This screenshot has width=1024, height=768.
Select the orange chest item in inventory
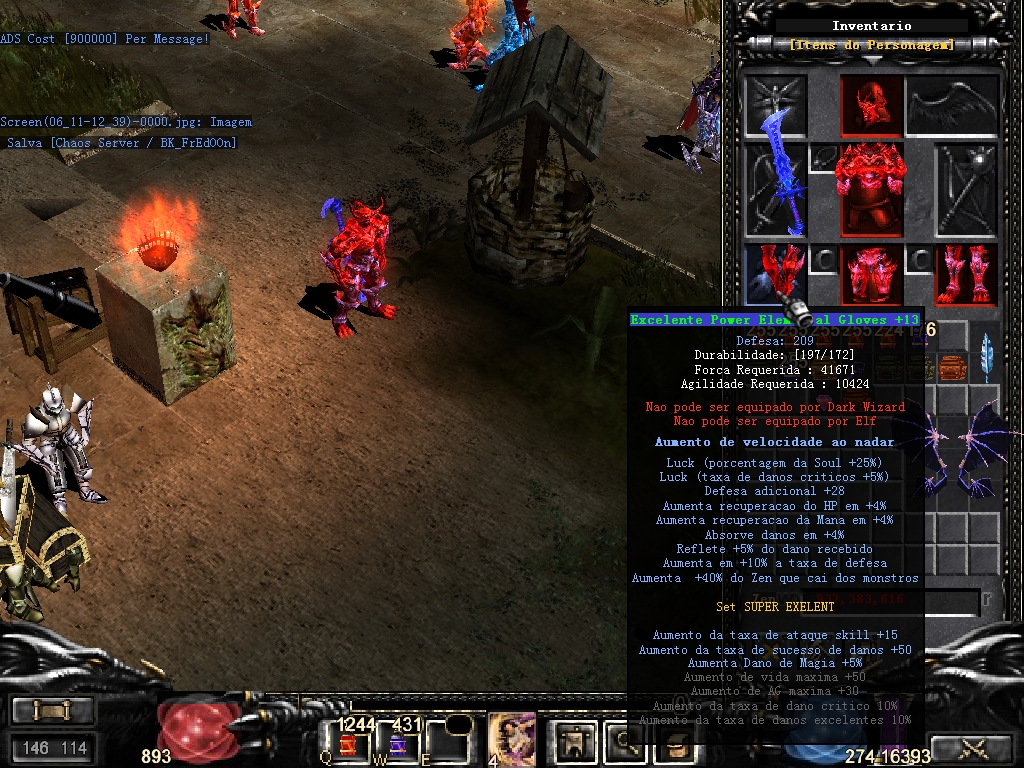[x=952, y=367]
